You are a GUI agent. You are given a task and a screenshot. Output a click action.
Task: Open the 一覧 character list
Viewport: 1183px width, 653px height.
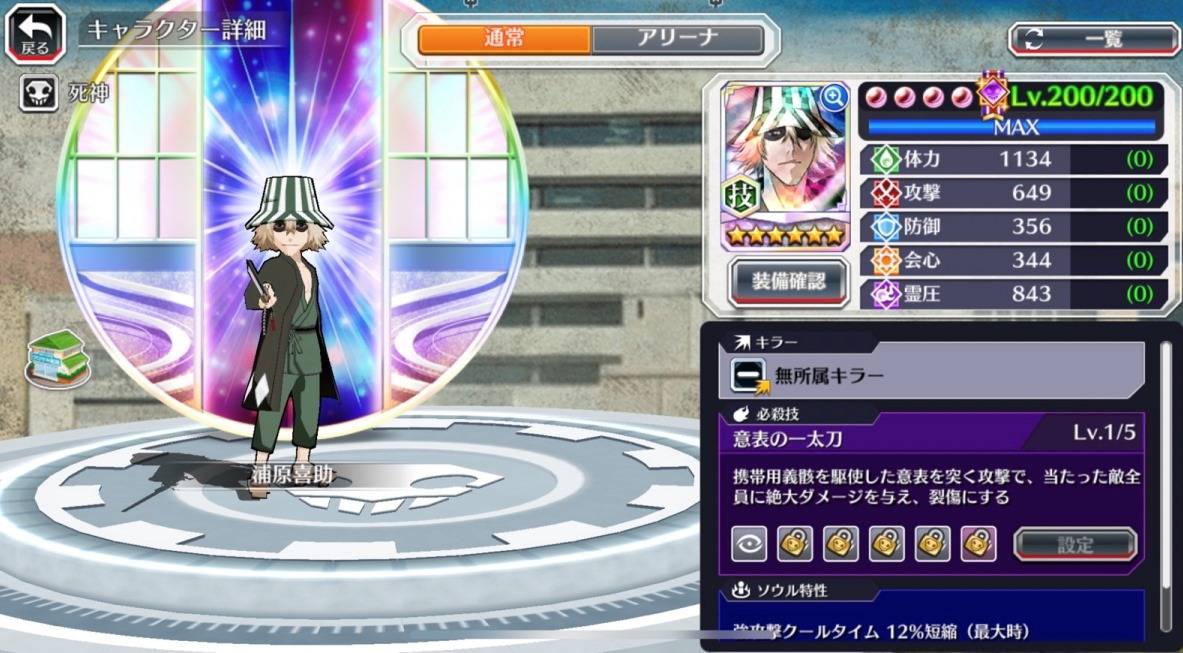[x=1094, y=39]
